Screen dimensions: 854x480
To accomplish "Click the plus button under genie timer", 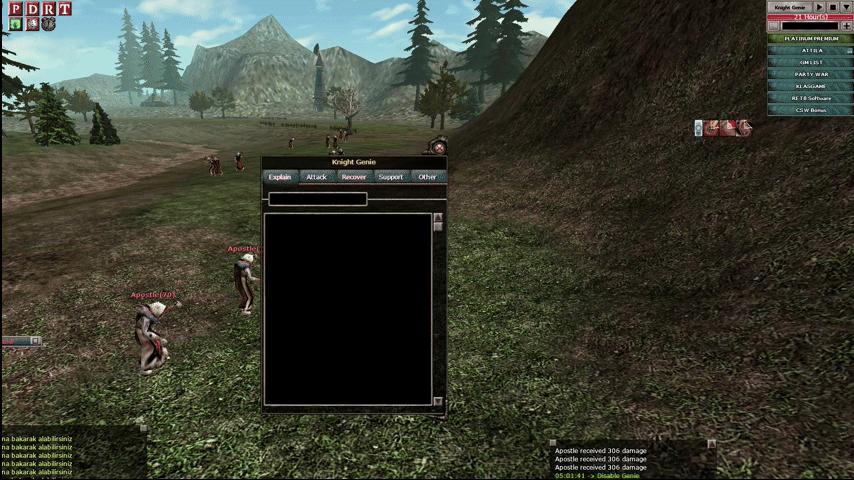I will [845, 26].
